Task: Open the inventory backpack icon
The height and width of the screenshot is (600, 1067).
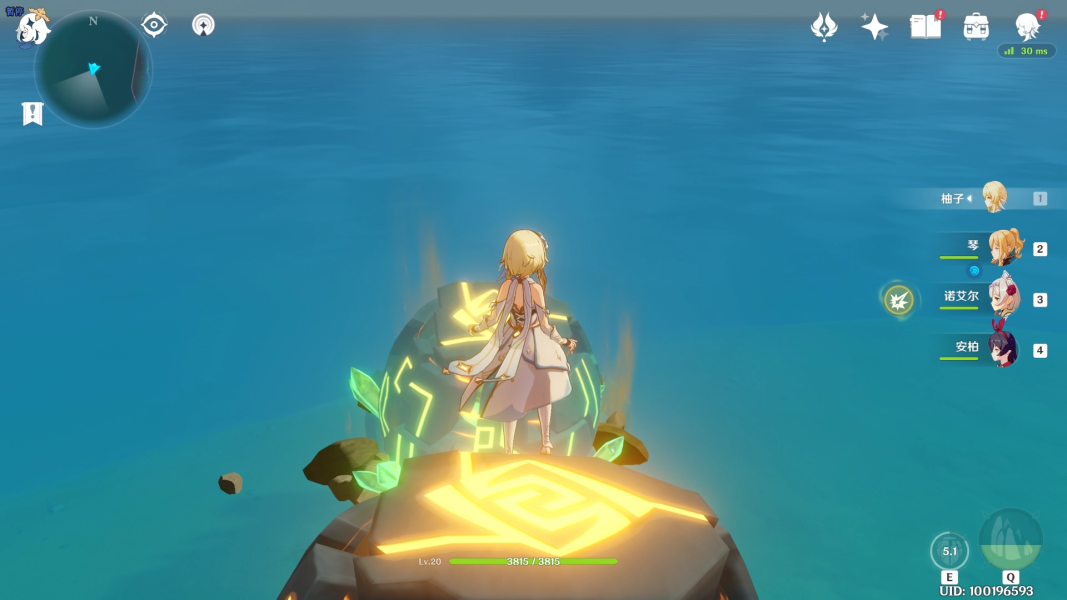Action: pyautogui.click(x=976, y=27)
